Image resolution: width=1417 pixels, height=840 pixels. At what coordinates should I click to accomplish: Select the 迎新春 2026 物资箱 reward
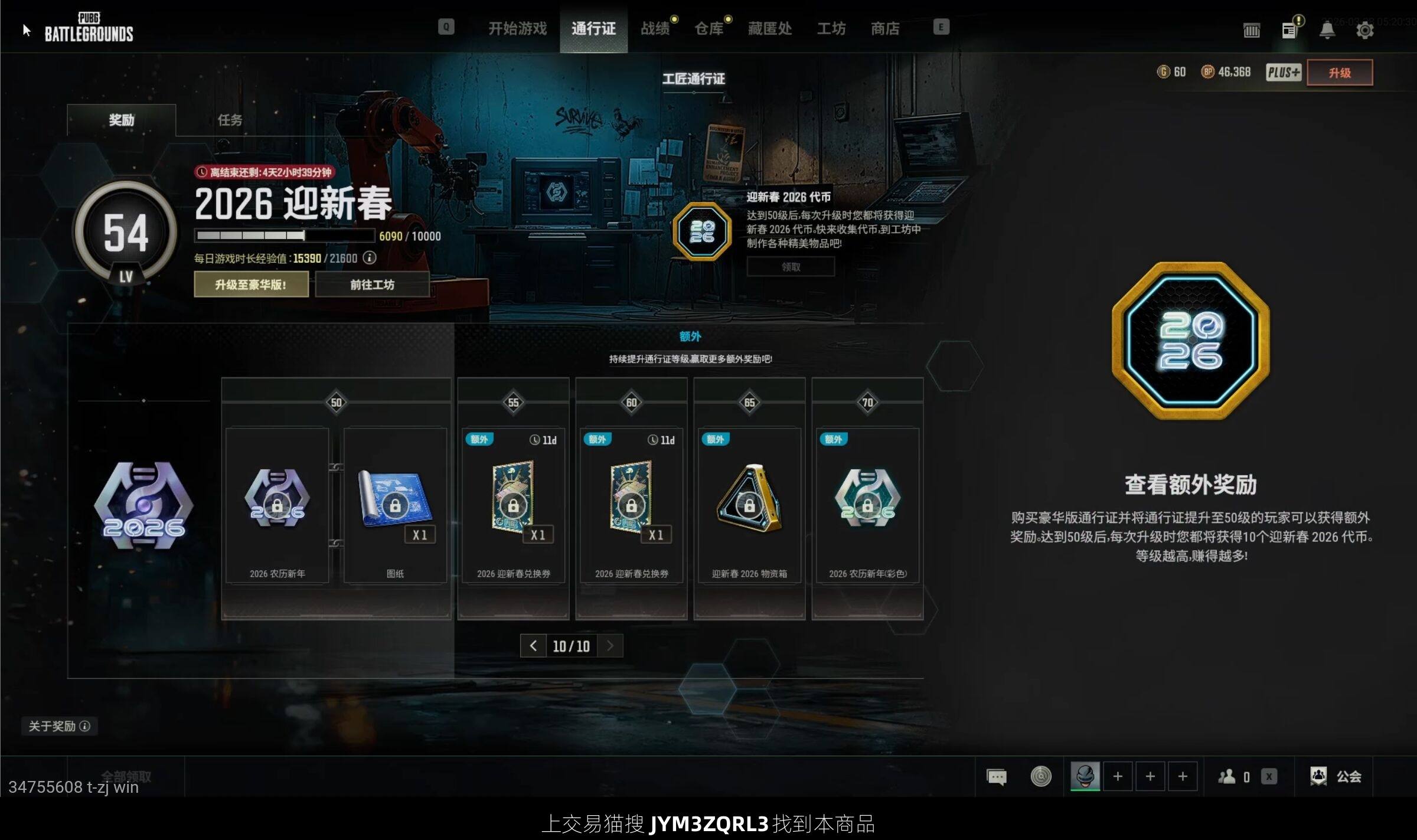click(749, 505)
